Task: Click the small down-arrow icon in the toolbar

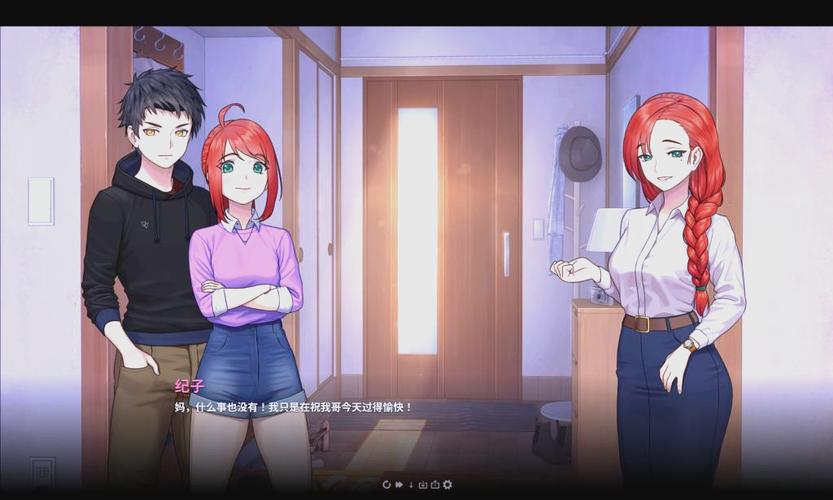Action: (x=410, y=484)
